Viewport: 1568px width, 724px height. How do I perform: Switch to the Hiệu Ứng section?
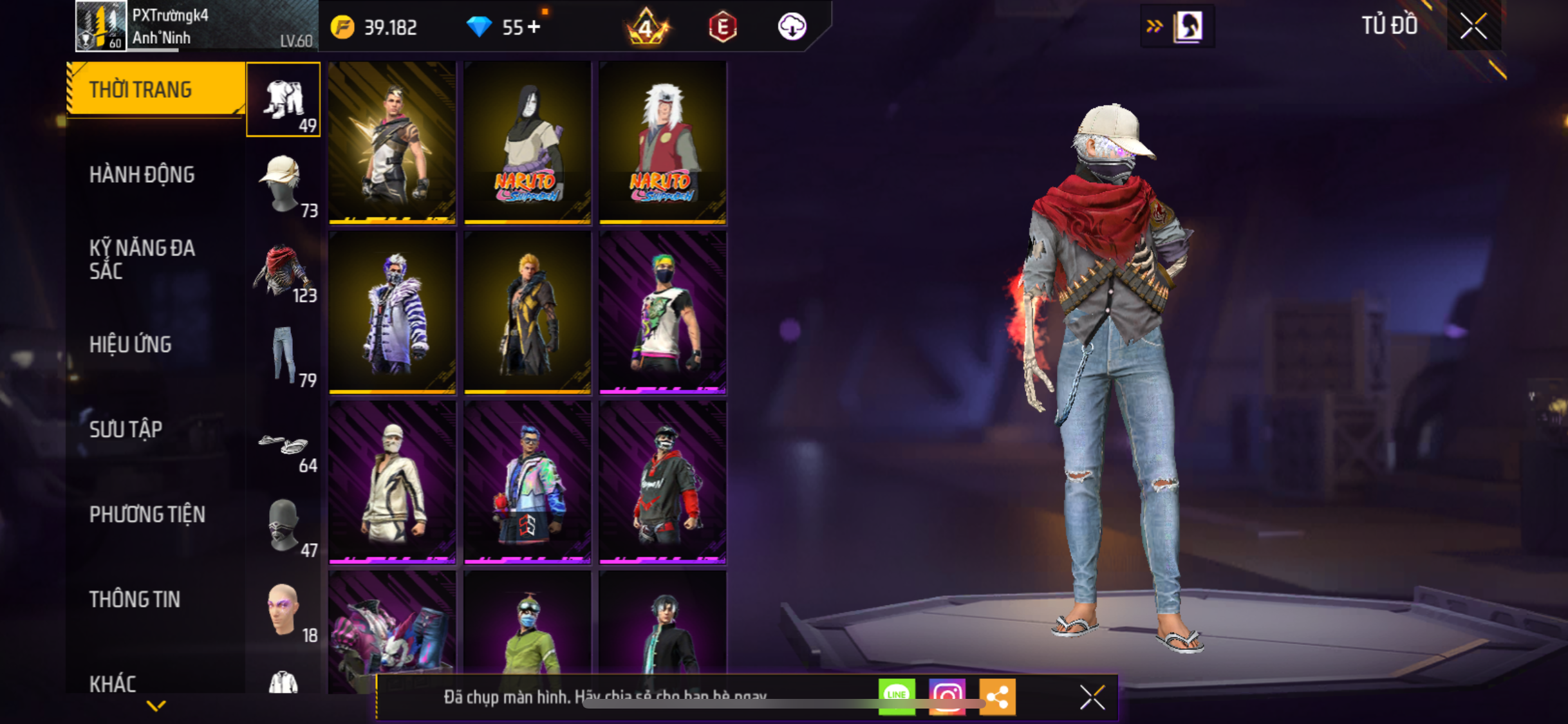131,344
